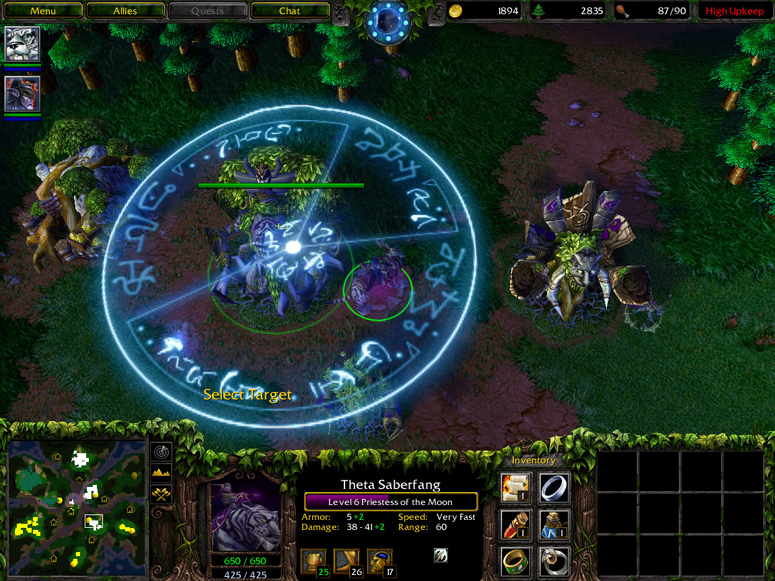
Task: Open the game Menu
Action: 42,11
